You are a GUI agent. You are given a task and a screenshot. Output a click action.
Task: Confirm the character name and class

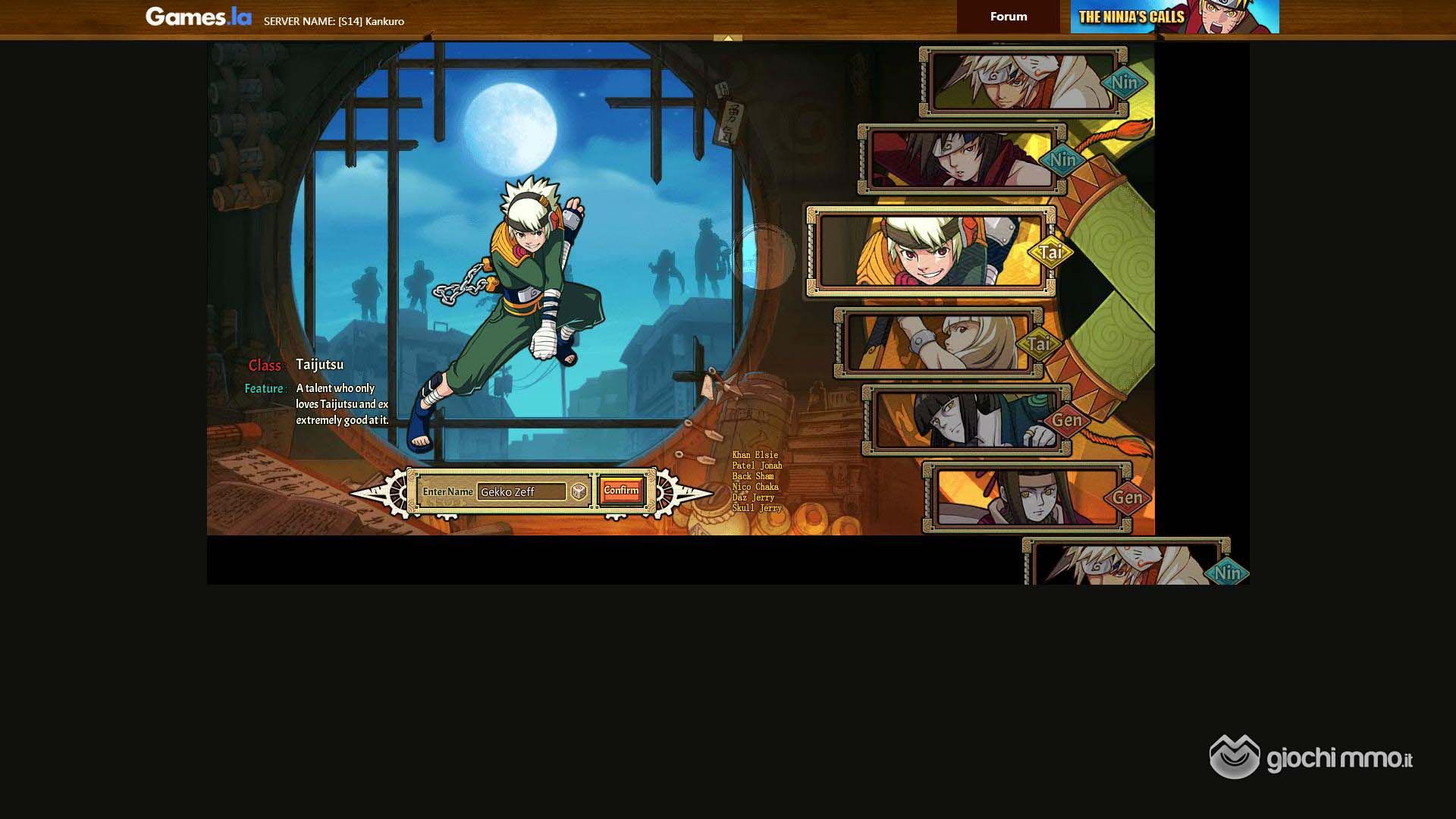[621, 491]
